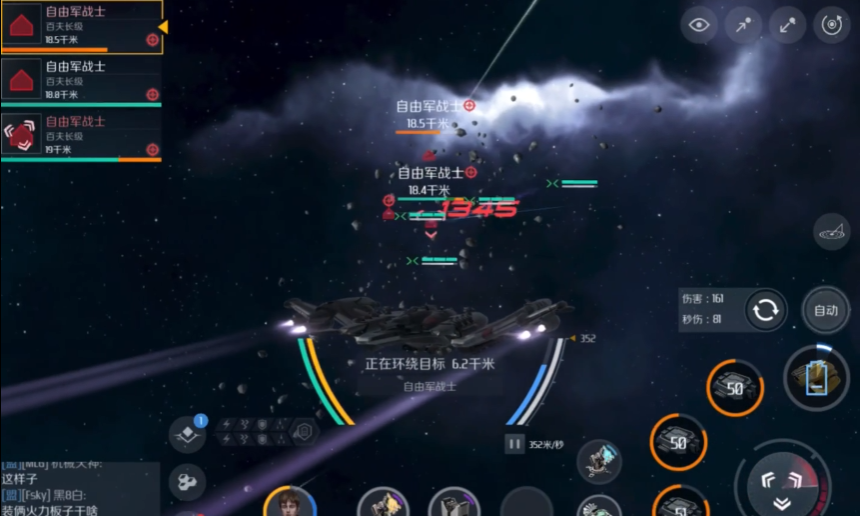Select the 自由军战士 target at 19千米
This screenshot has width=860, height=516.
tap(80, 135)
